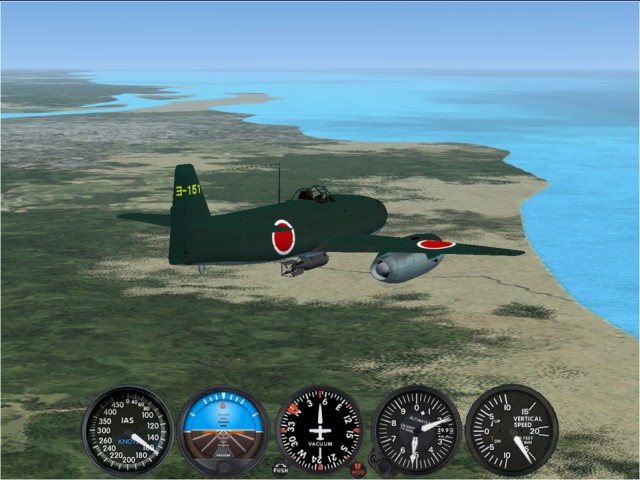
Task: Click the vertical speed indicator gauge
Action: pyautogui.click(x=511, y=430)
